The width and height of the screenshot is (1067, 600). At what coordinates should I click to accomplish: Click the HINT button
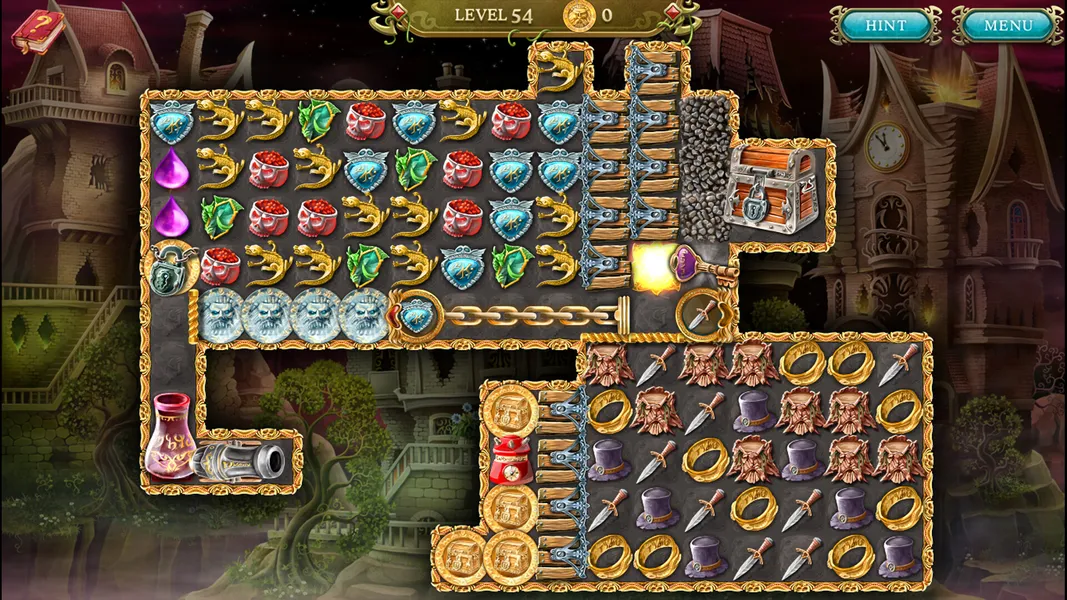pyautogui.click(x=885, y=25)
